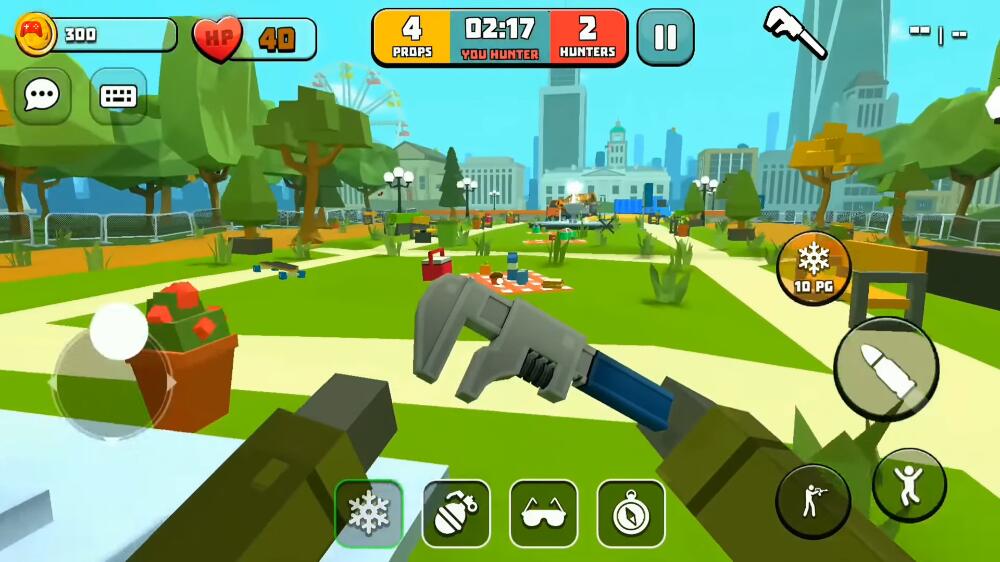Tap the gold coin currency icon
This screenshot has height=562, width=1000.
pos(36,34)
